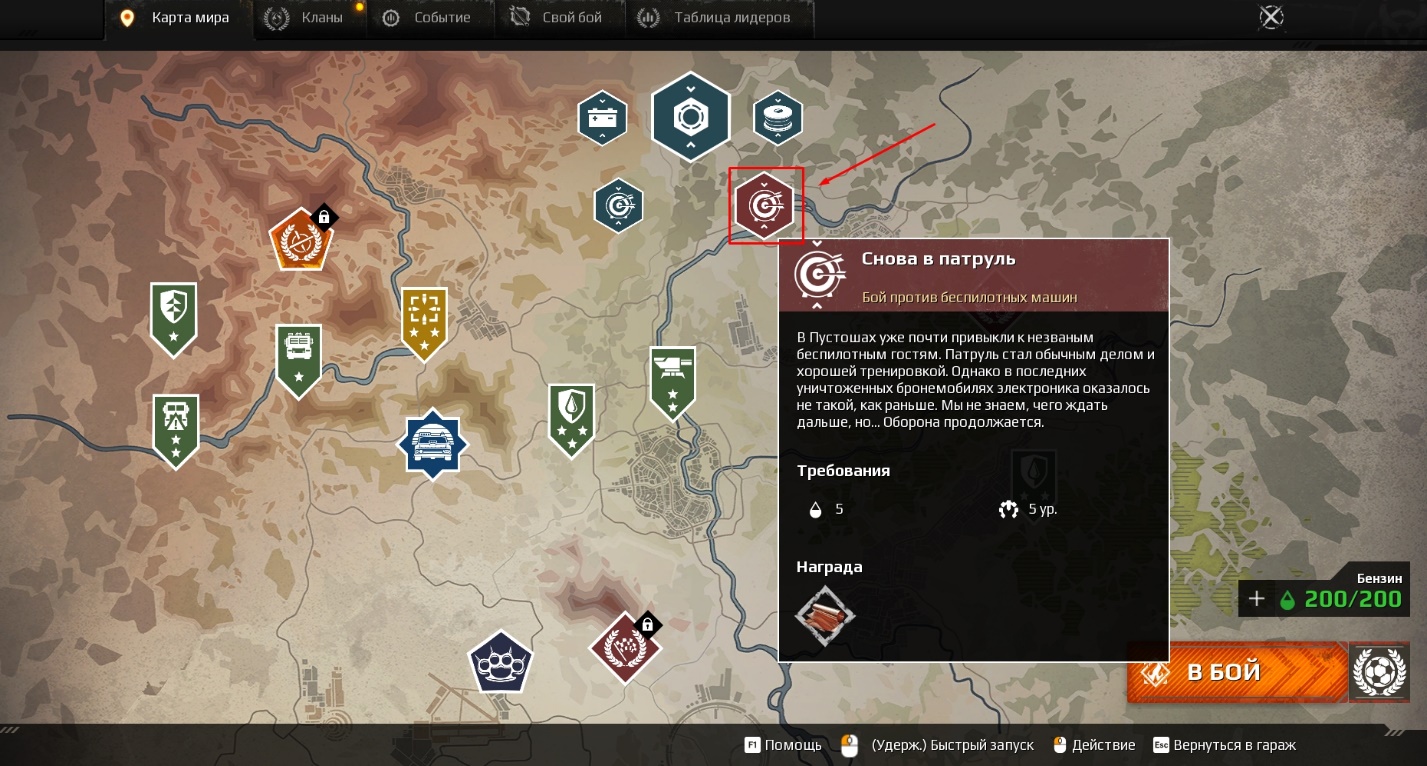Viewport: 1427px width, 766px height.
Task: Choose the large hexagon nut mission marker
Action: (x=690, y=118)
